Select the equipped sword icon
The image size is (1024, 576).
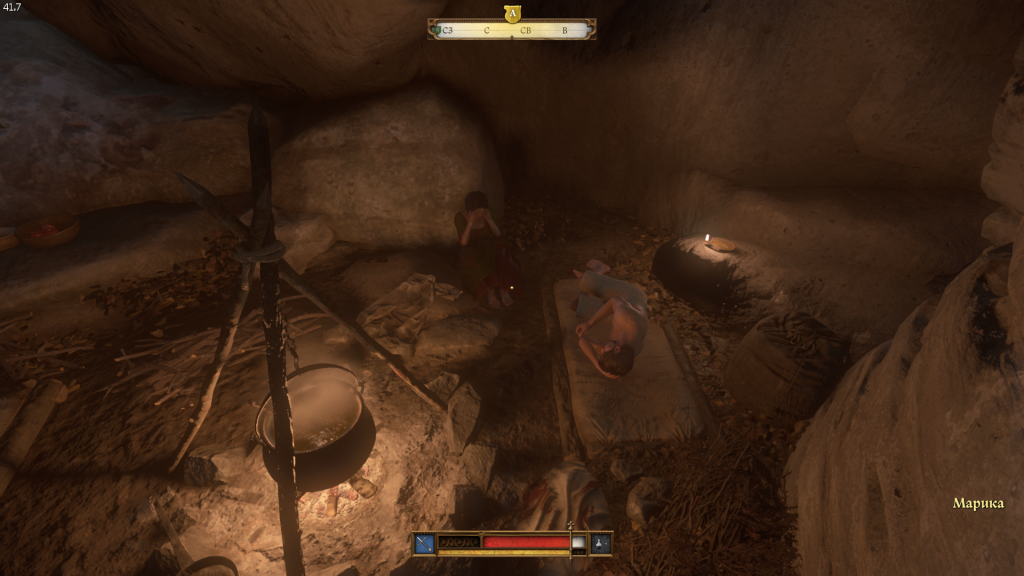[x=424, y=543]
